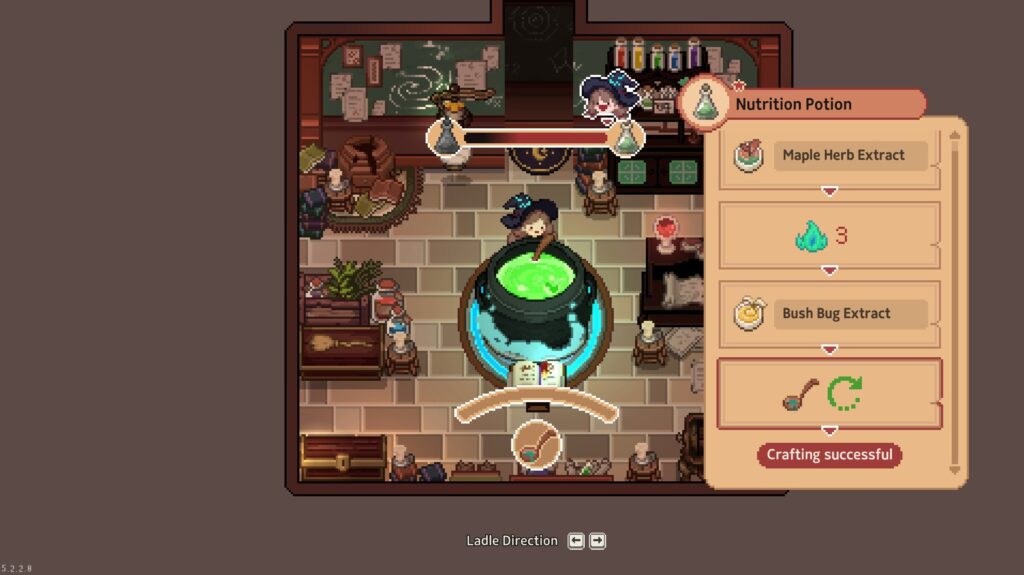This screenshot has width=1024, height=575.
Task: Select the Maple Herb Extract recipe step
Action: (829, 156)
